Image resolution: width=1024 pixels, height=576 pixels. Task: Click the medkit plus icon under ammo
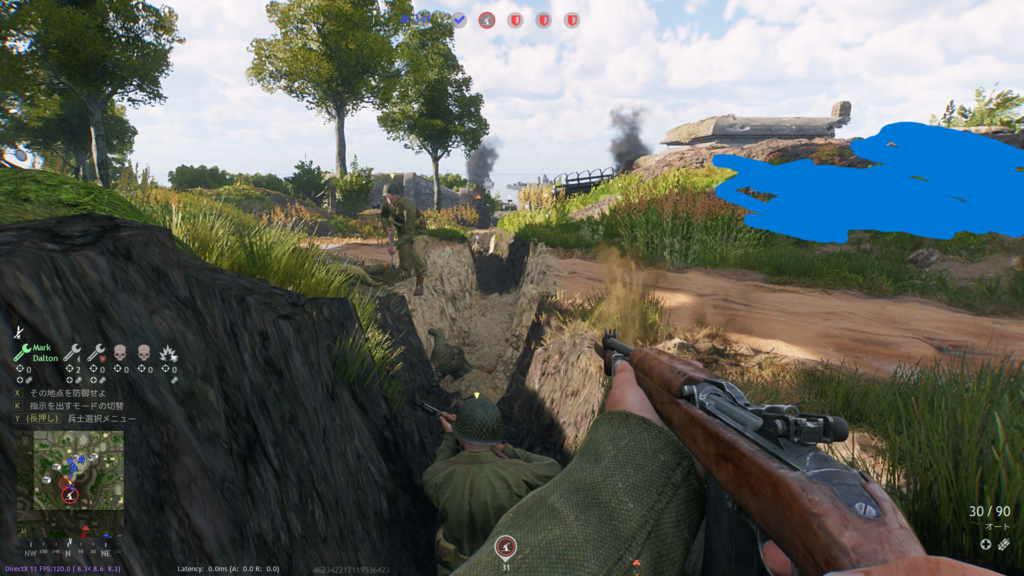point(985,544)
